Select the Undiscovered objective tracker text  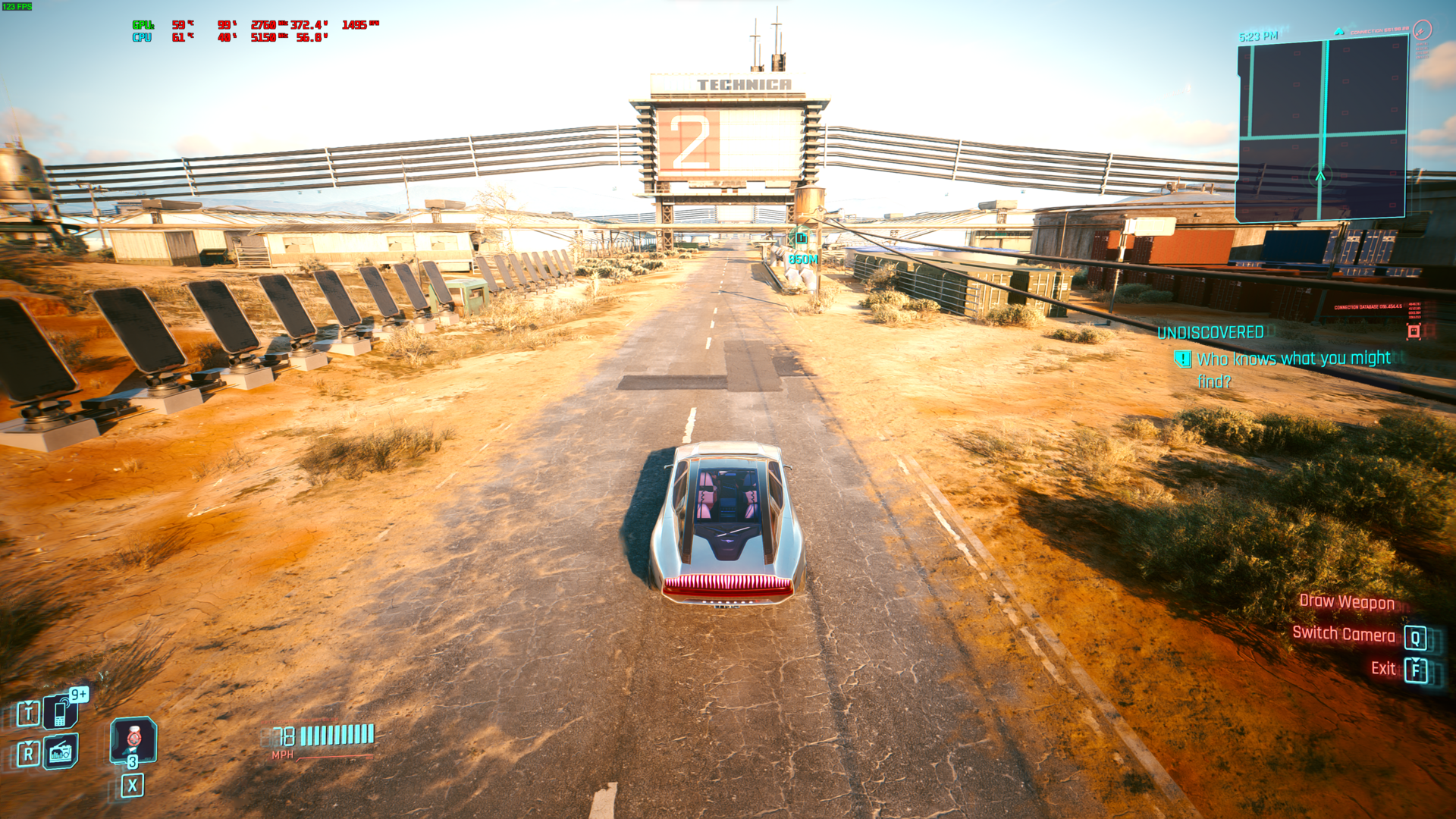click(1210, 332)
